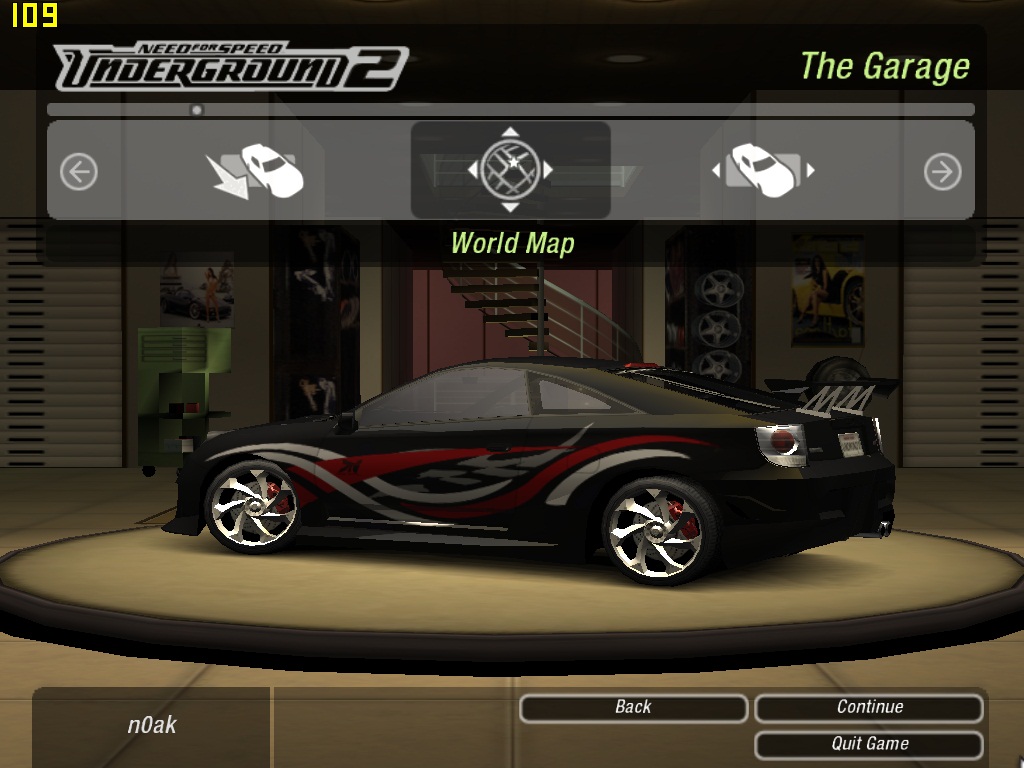Click the Back button
This screenshot has width=1024, height=768.
tap(633, 708)
